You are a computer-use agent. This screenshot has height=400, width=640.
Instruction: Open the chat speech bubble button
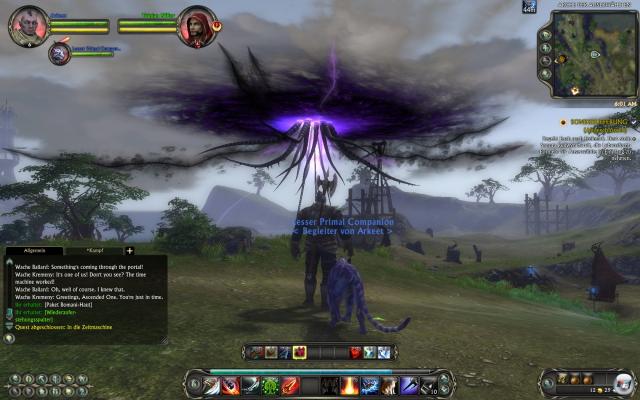(x=9, y=339)
